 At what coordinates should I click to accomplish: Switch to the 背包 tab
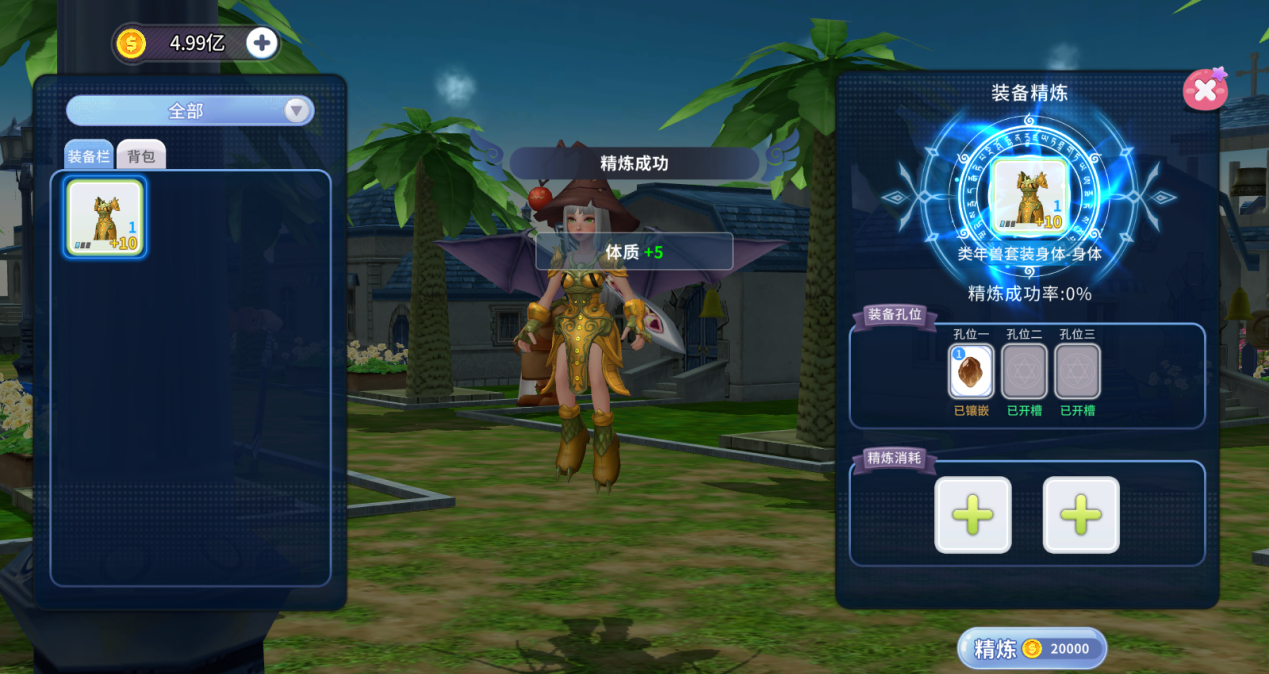[x=141, y=157]
